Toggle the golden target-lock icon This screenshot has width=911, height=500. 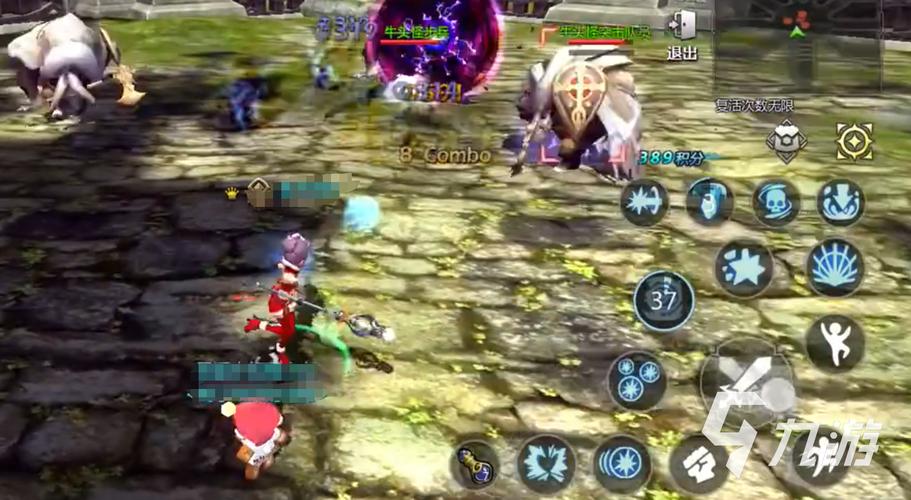854,141
